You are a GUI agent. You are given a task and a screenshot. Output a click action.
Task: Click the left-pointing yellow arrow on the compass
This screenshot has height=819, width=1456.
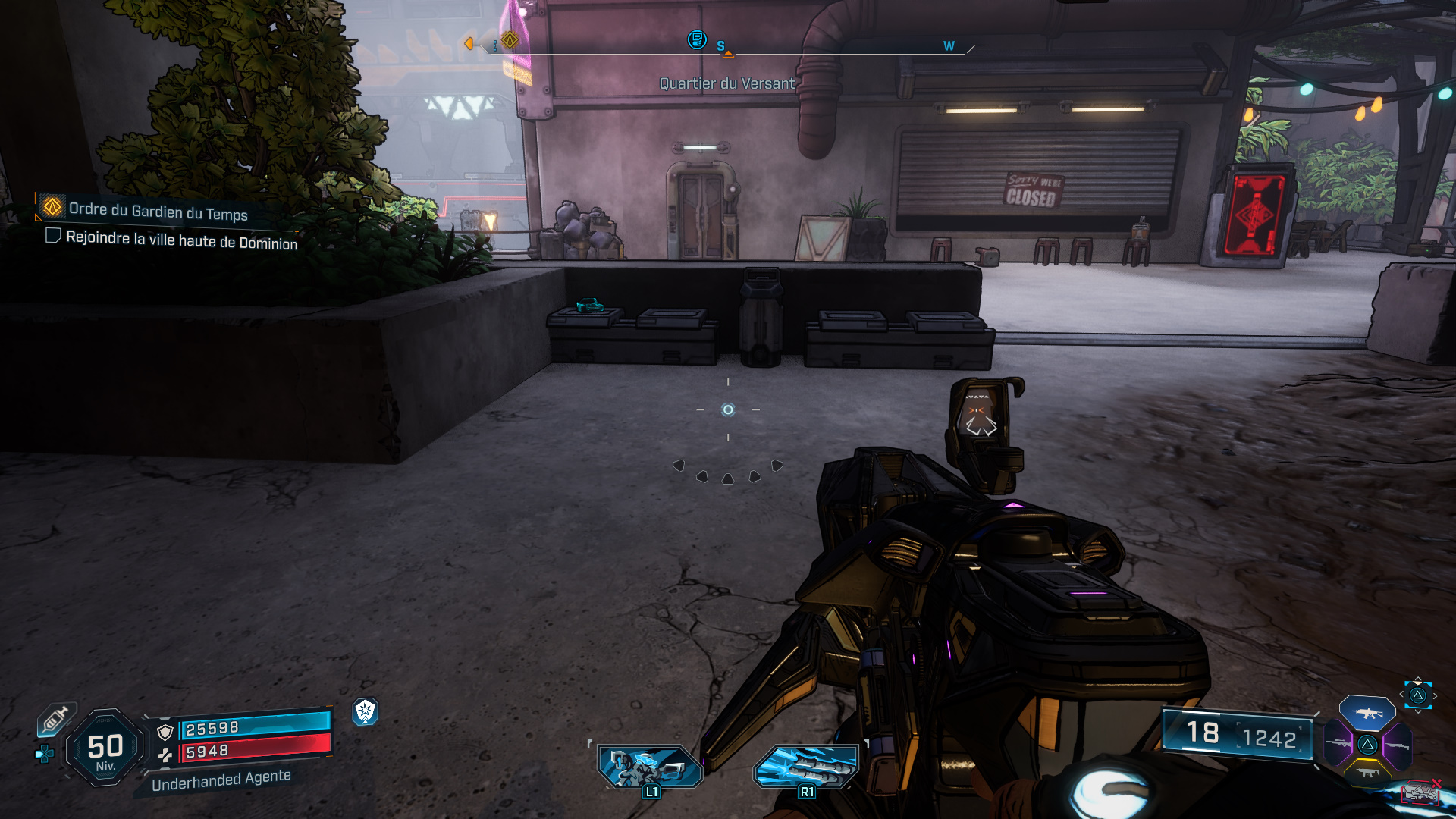click(469, 44)
